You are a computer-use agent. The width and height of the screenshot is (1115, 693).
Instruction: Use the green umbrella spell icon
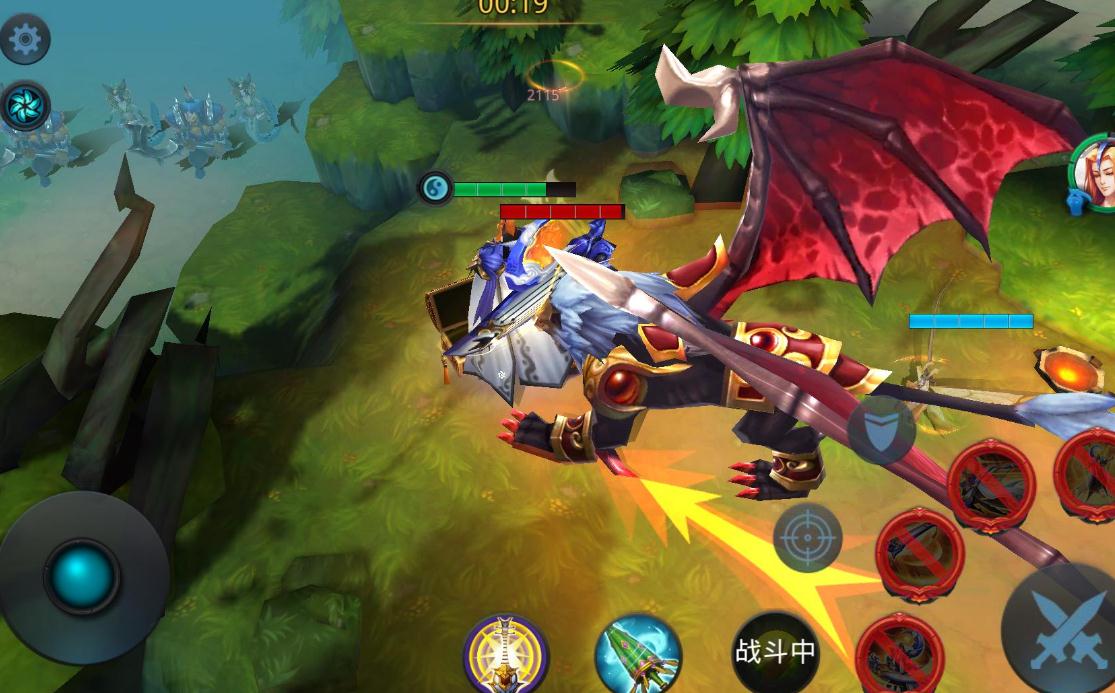[x=638, y=656]
